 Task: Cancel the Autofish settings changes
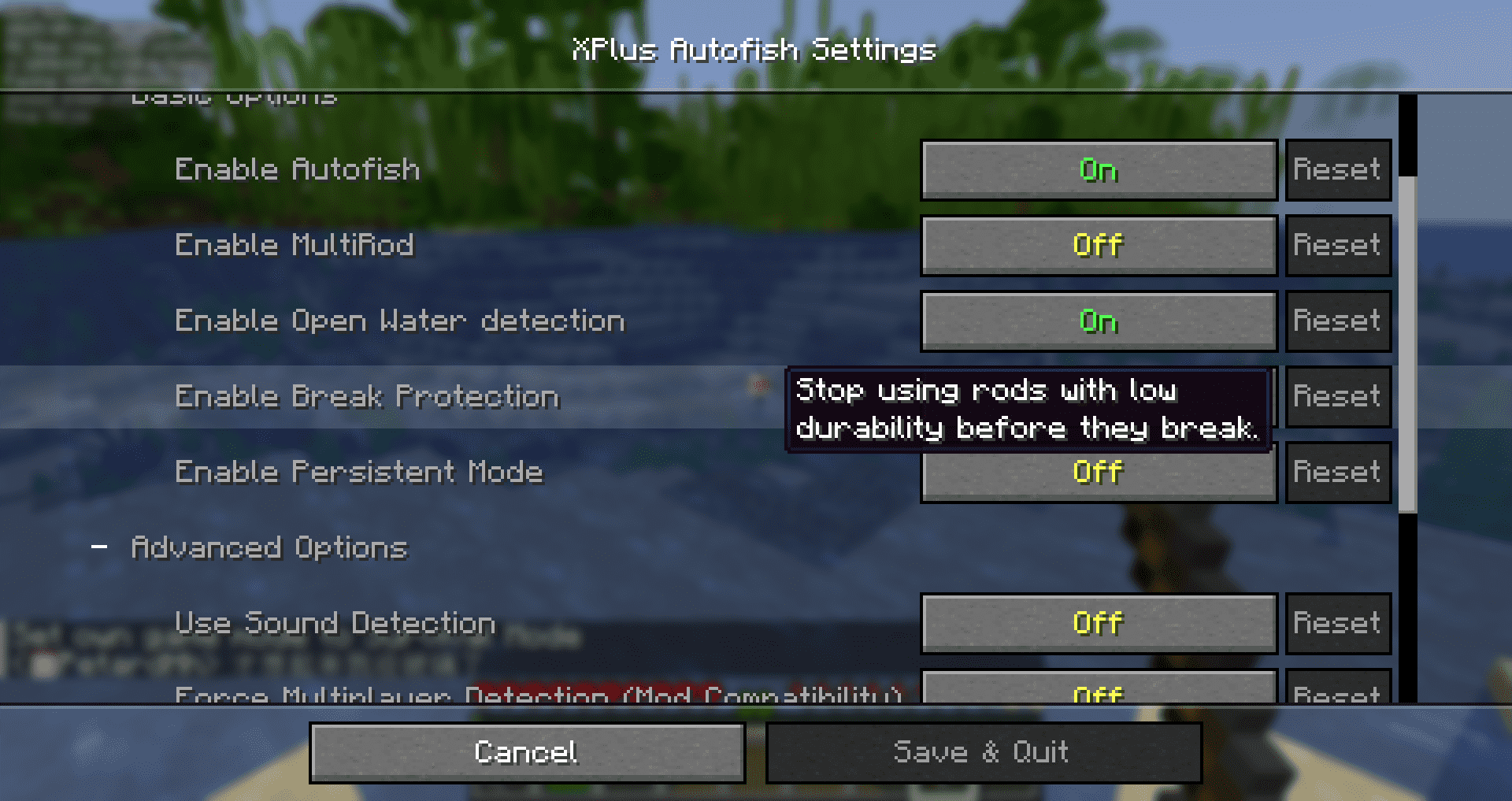tap(526, 751)
